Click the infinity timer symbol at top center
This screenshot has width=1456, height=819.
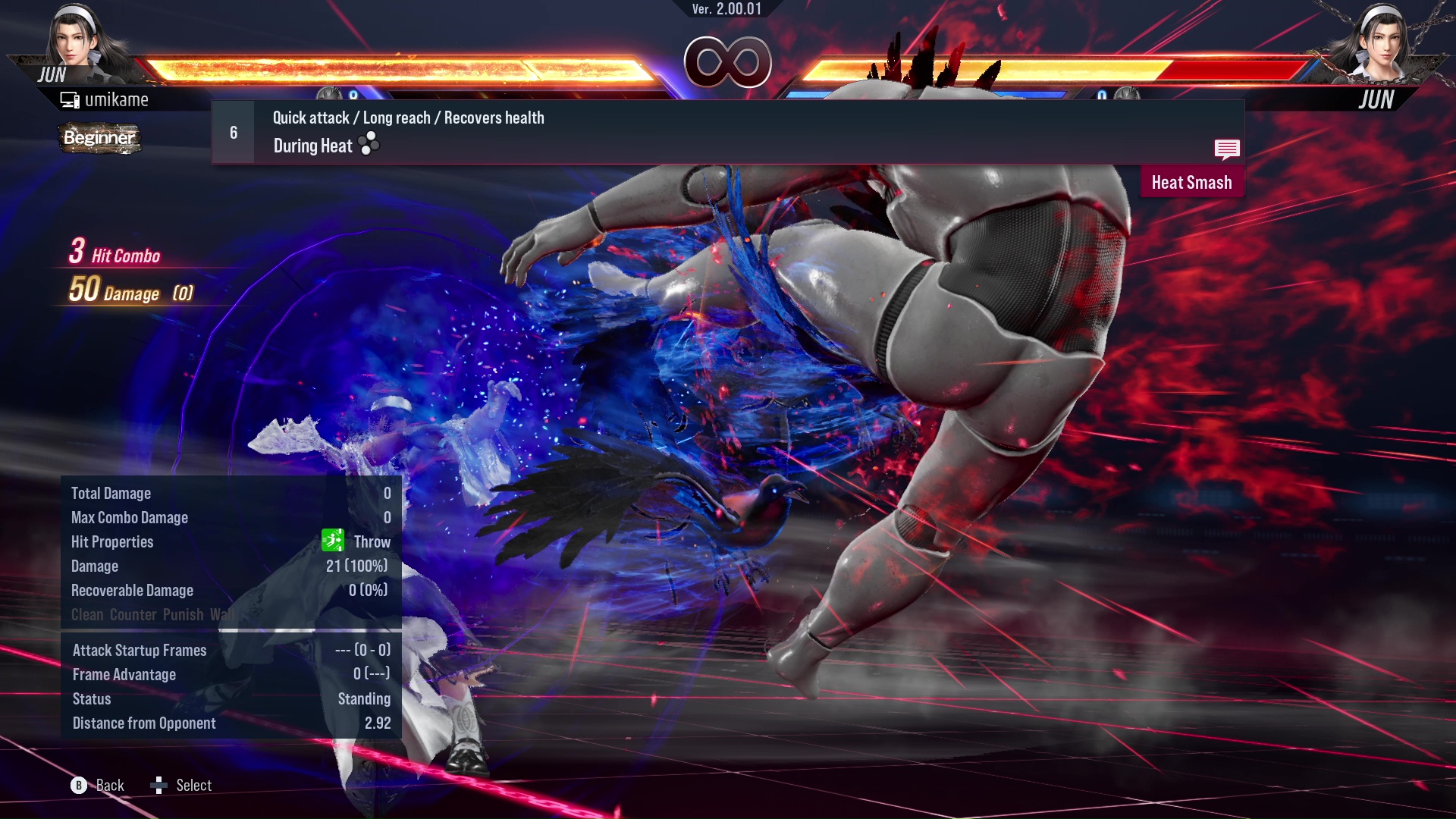729,64
